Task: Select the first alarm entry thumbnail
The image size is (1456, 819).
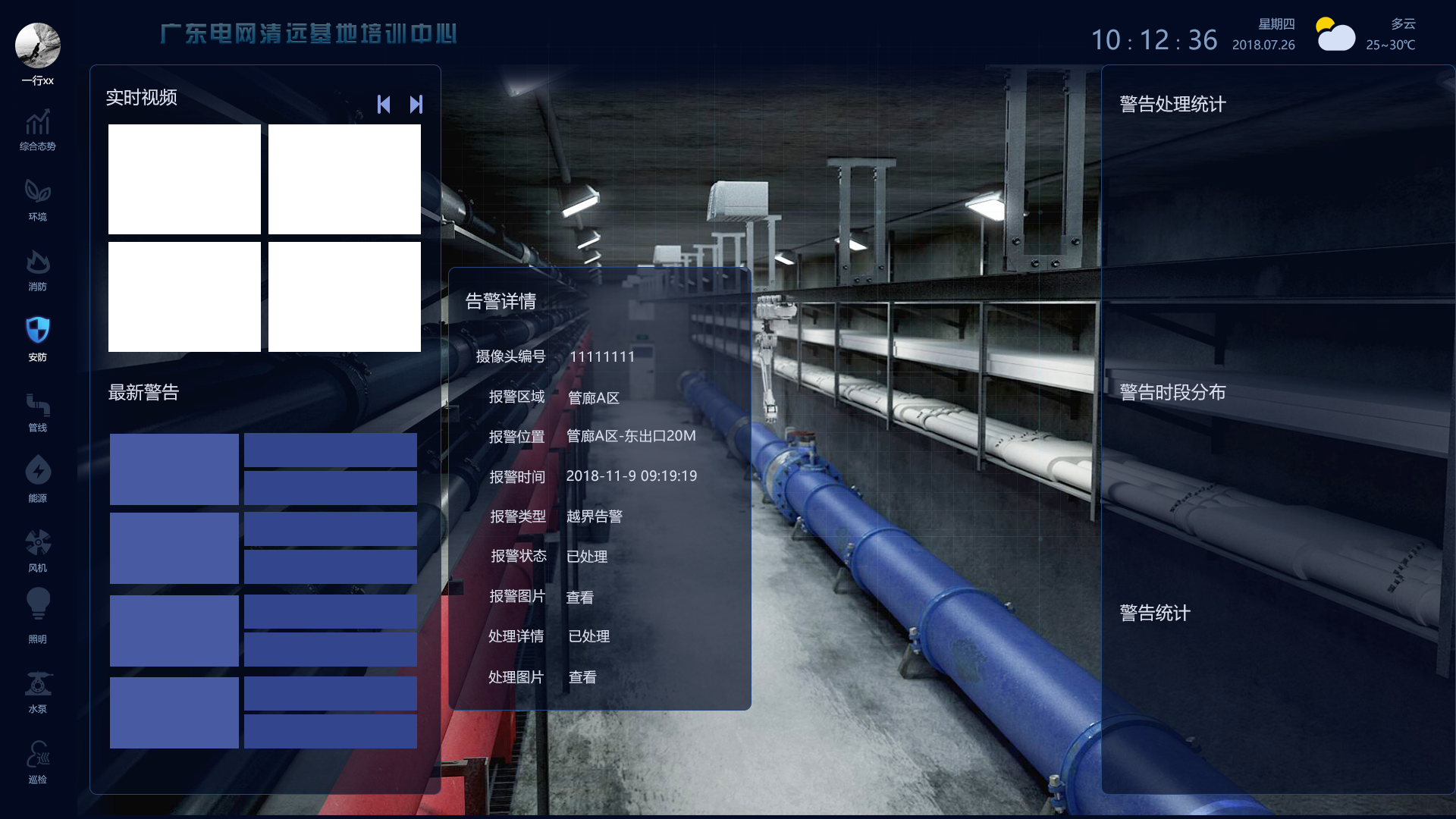Action: tap(174, 469)
